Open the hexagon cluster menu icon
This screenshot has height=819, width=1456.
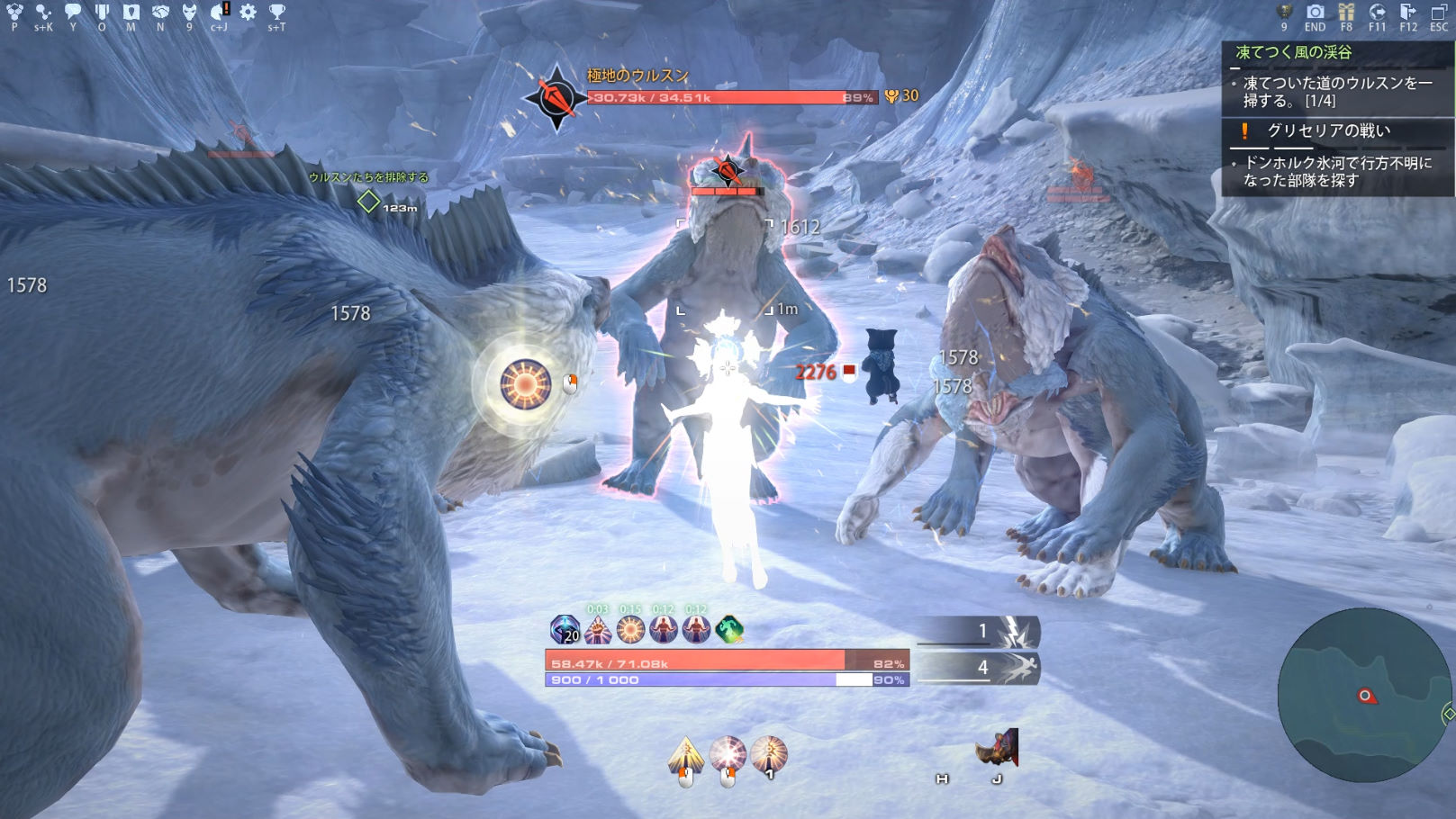tap(14, 12)
